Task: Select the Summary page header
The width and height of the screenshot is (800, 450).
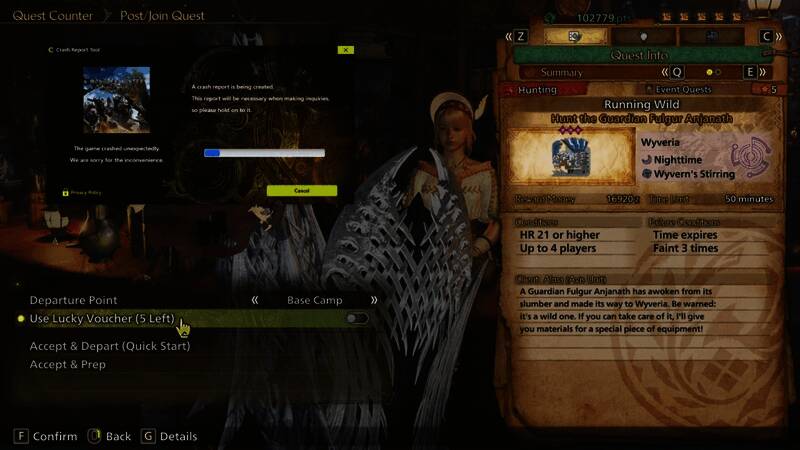Action: [x=561, y=72]
